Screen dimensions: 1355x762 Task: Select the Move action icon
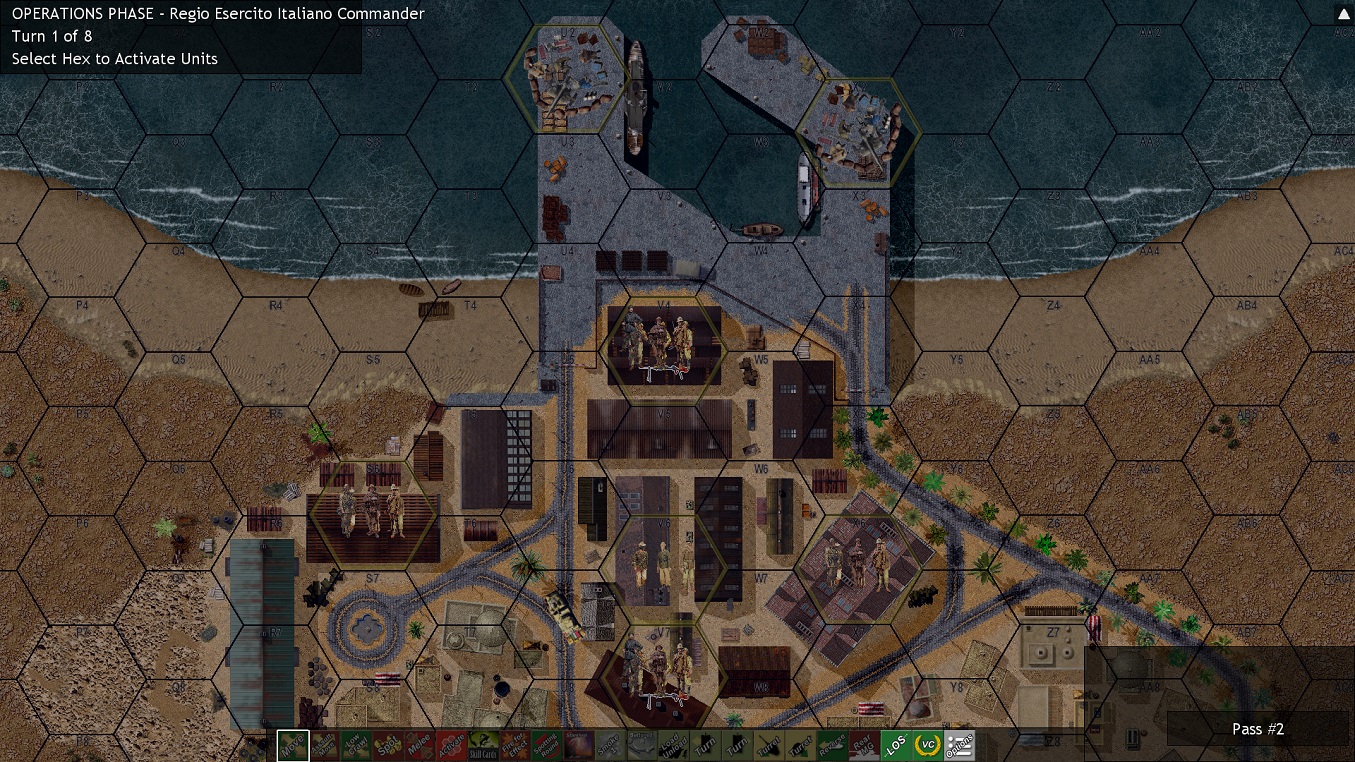coord(293,745)
